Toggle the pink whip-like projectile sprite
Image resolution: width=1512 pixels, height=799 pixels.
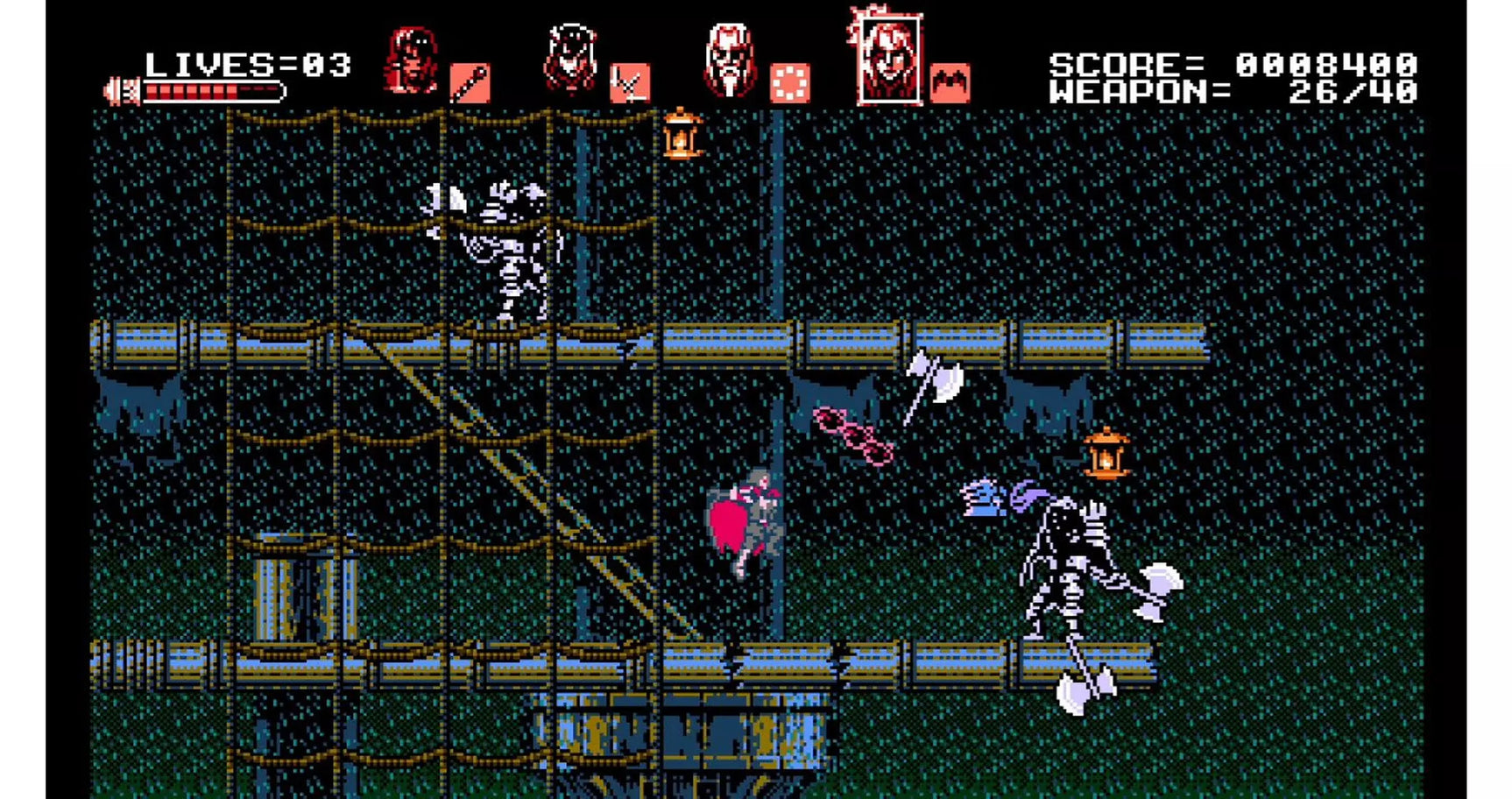(x=854, y=434)
